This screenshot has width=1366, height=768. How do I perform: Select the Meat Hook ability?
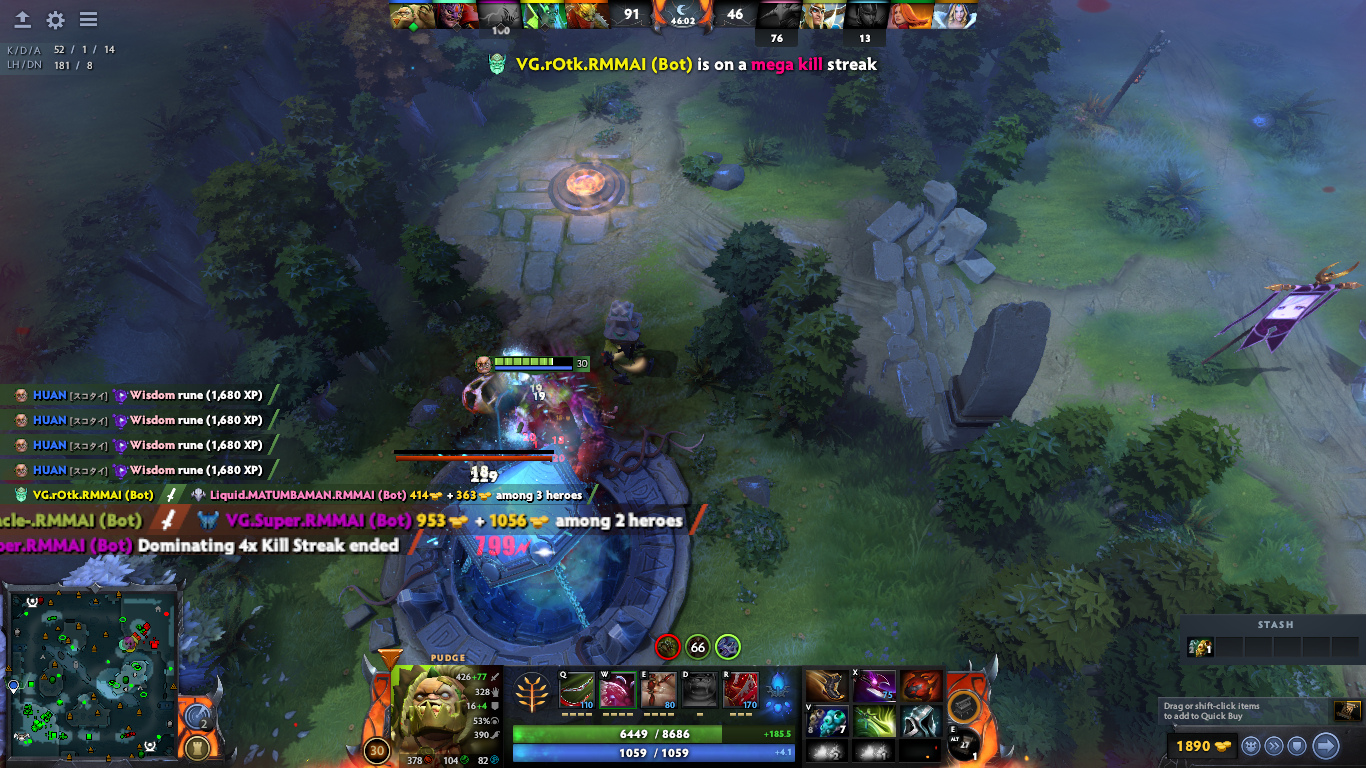coord(576,689)
